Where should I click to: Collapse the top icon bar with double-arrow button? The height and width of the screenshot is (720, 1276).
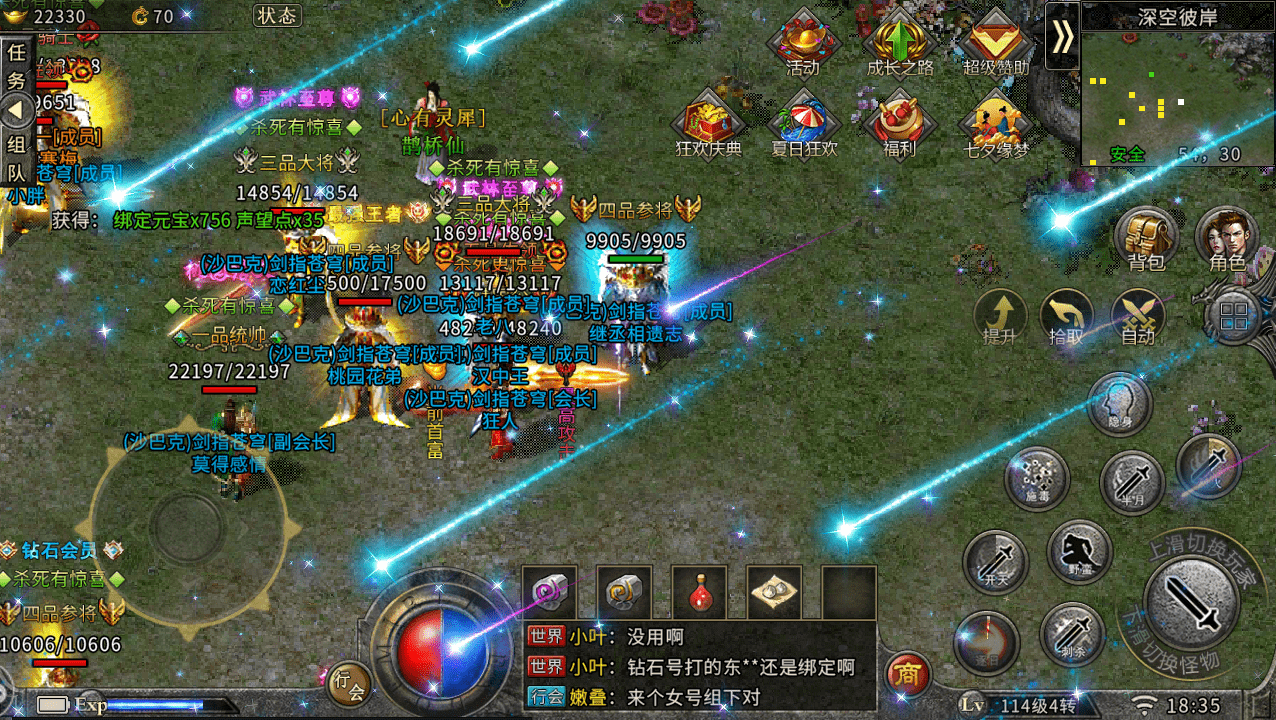pyautogui.click(x=1062, y=36)
